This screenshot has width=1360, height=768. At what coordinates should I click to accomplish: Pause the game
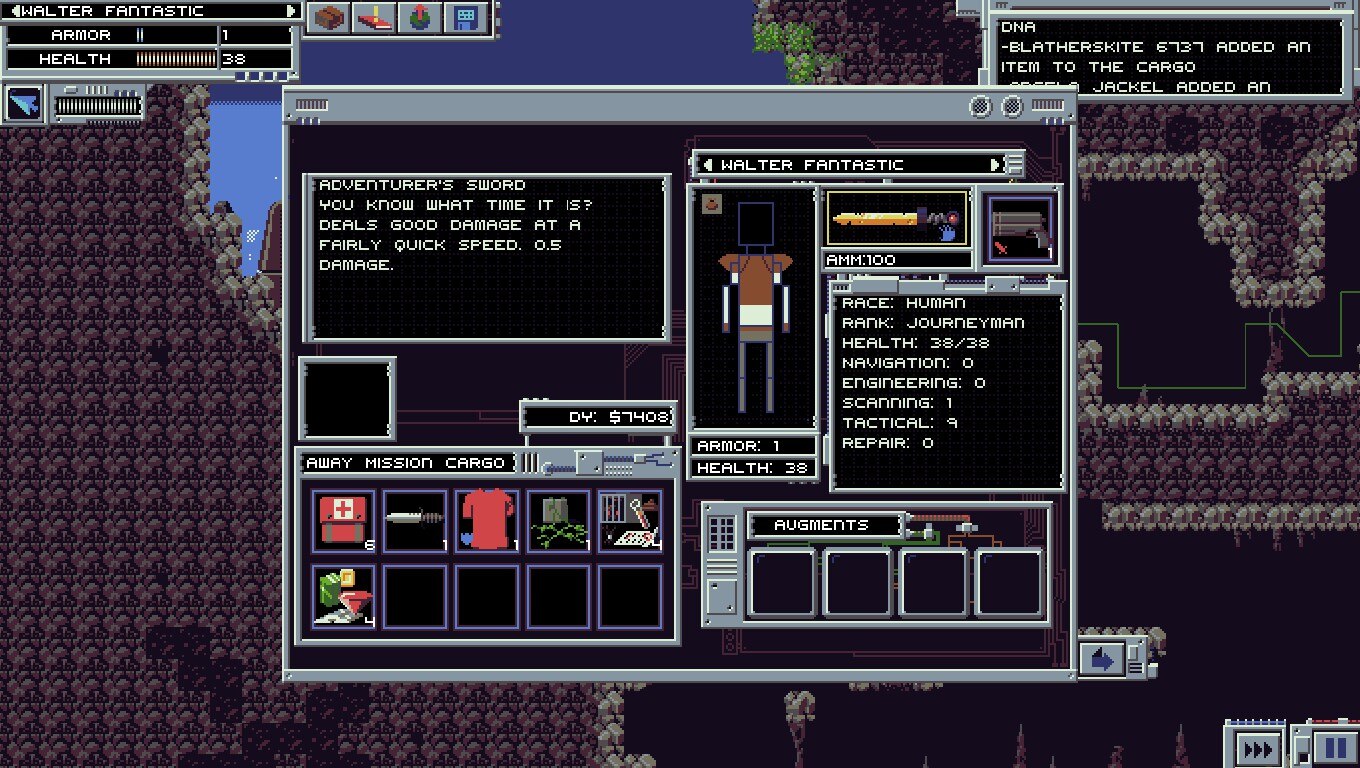point(1335,748)
